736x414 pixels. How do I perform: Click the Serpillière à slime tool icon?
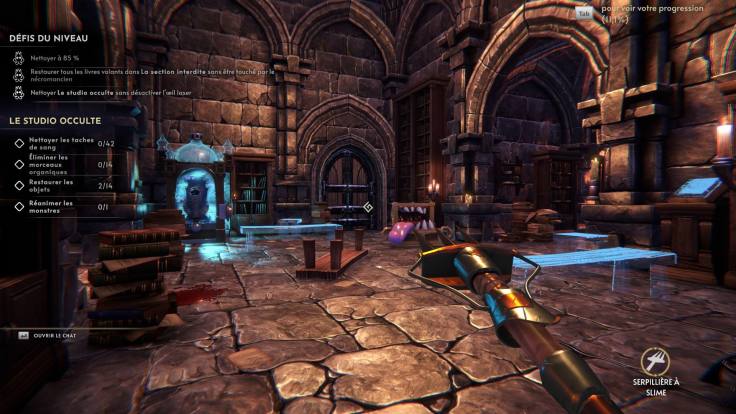click(656, 362)
